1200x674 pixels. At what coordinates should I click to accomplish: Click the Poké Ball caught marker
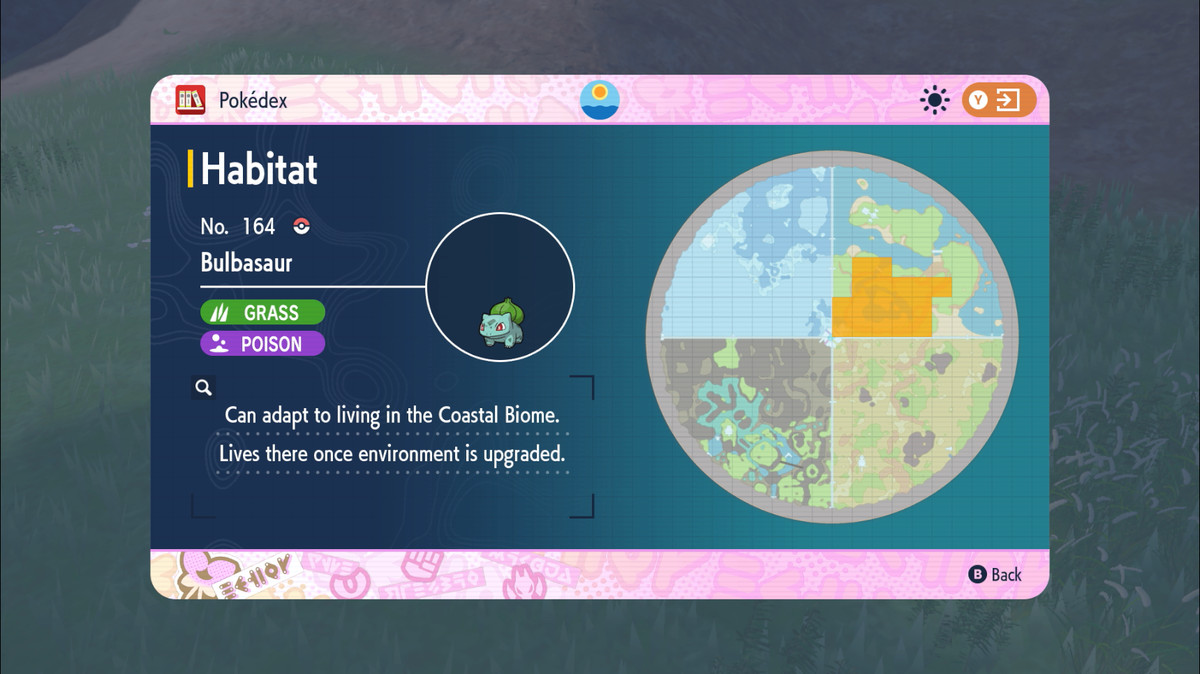click(x=301, y=226)
